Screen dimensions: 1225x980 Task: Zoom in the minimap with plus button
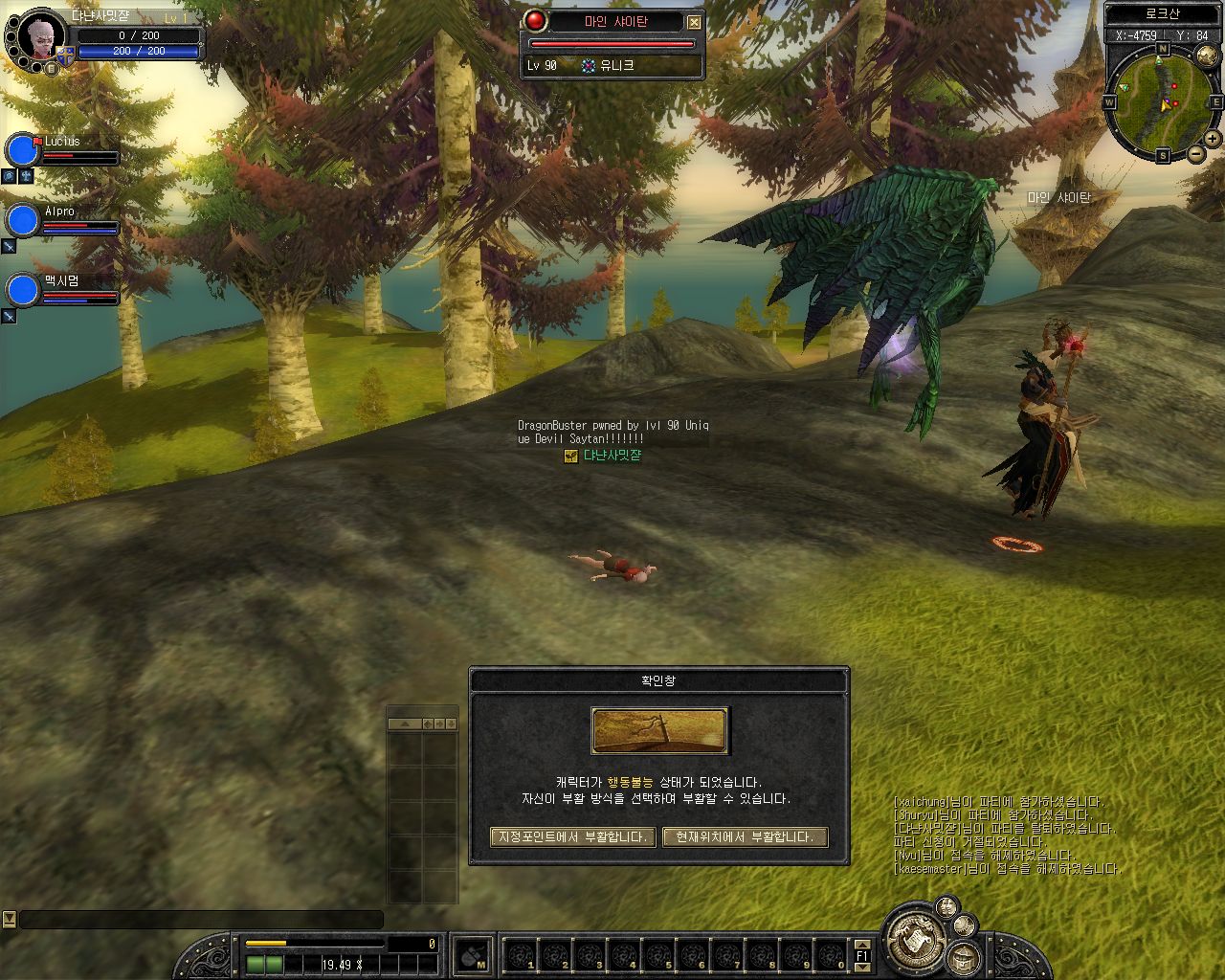(1213, 139)
